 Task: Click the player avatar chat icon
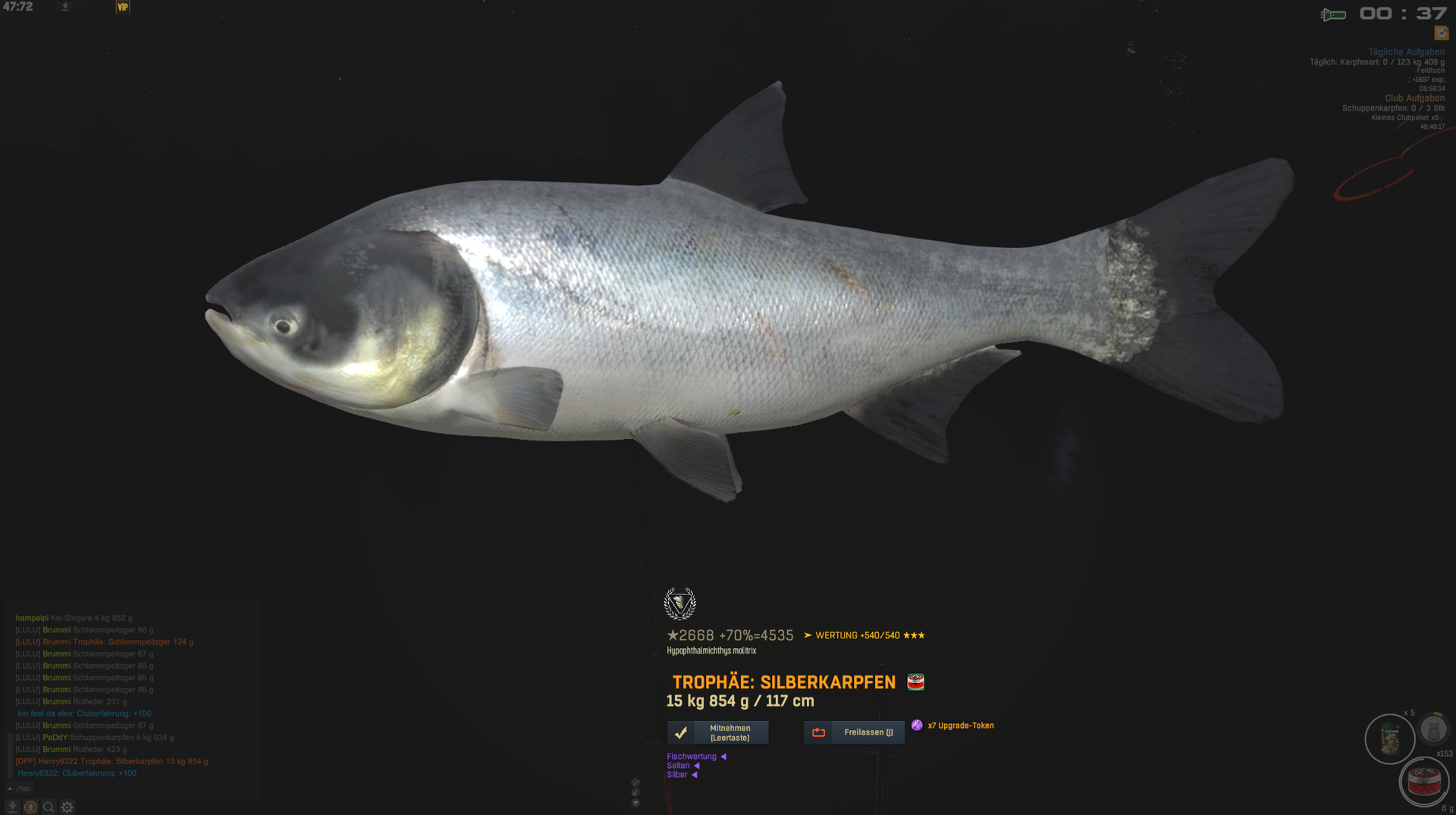tap(30, 807)
